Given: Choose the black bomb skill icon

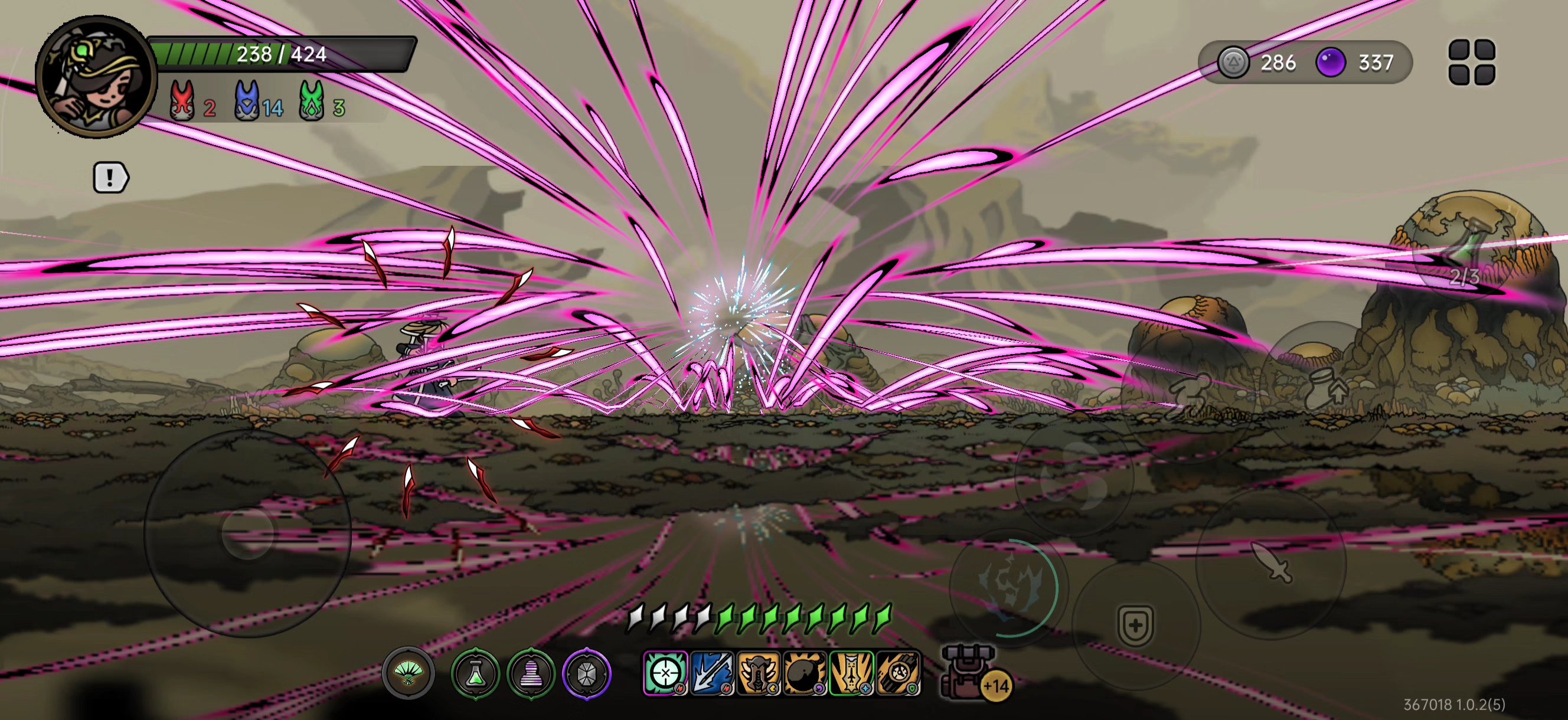Looking at the screenshot, I should click(805, 673).
